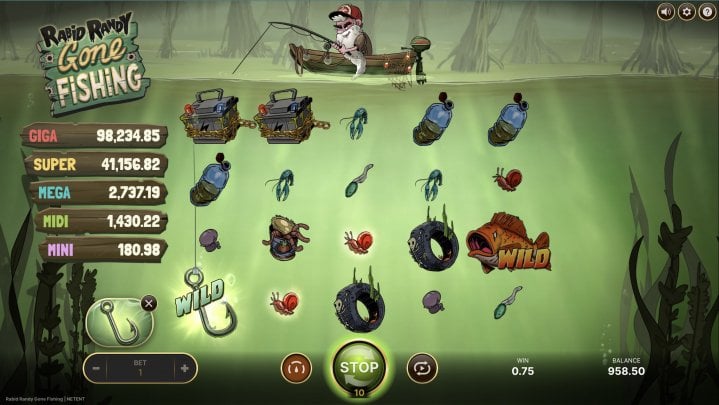Toggle the sound speaker icon

point(665,12)
